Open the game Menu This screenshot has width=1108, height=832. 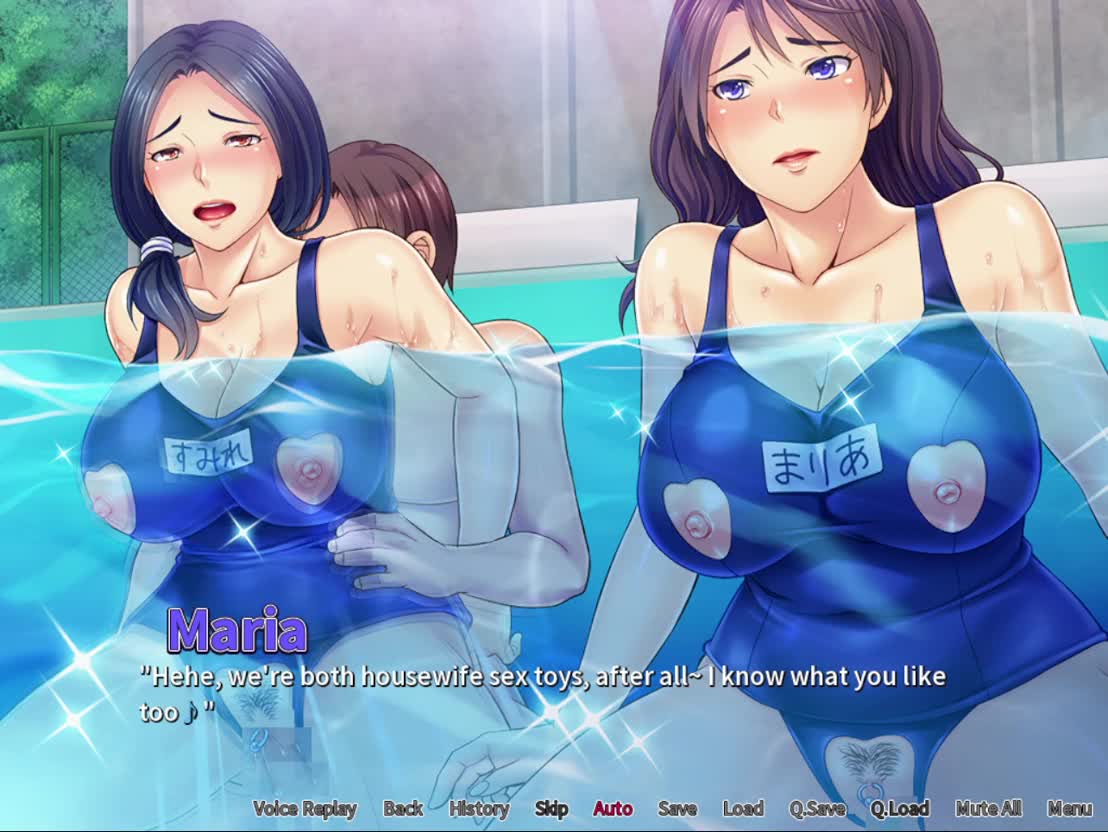[1069, 809]
